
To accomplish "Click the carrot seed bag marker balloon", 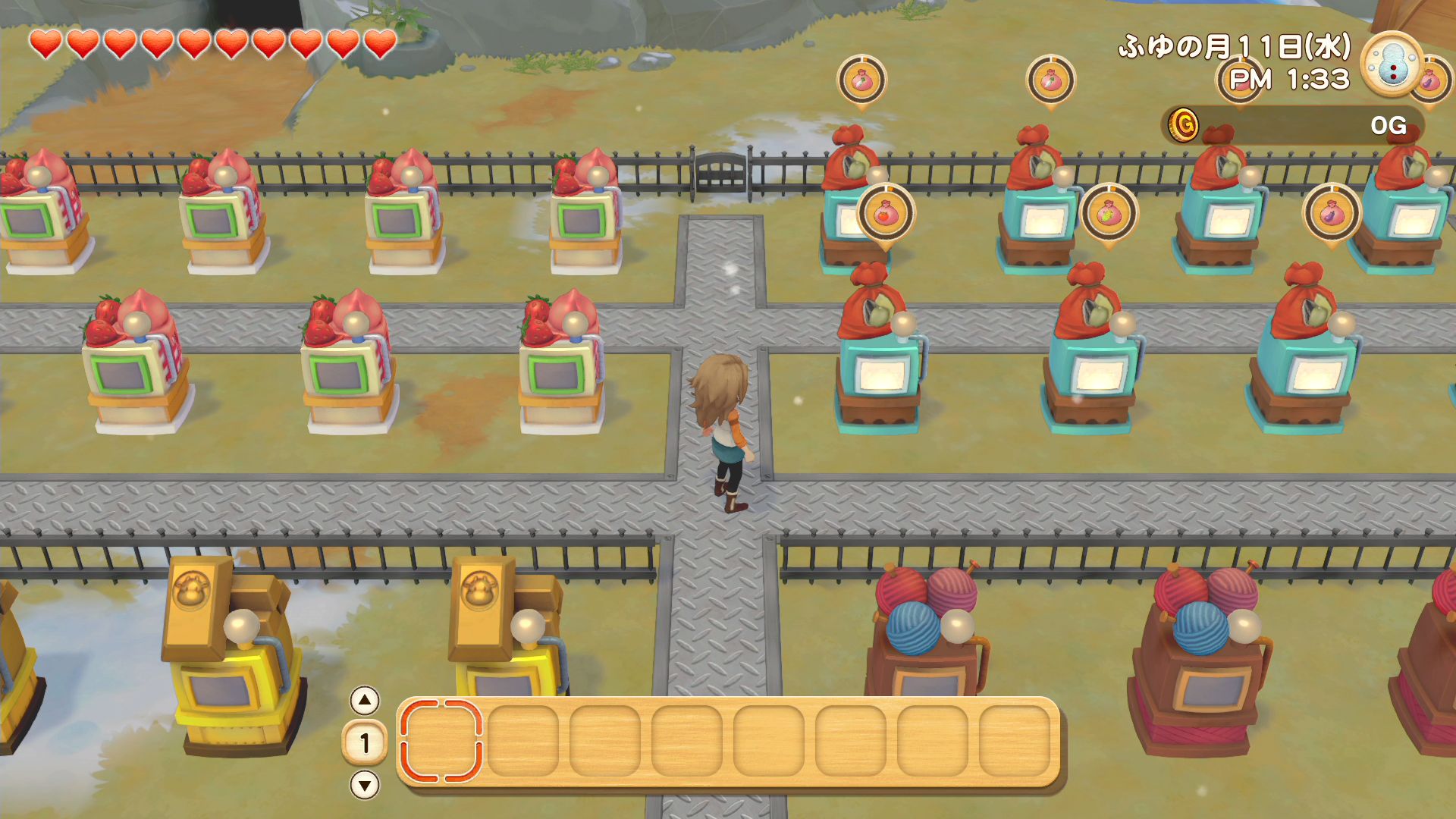I will click(x=862, y=77).
